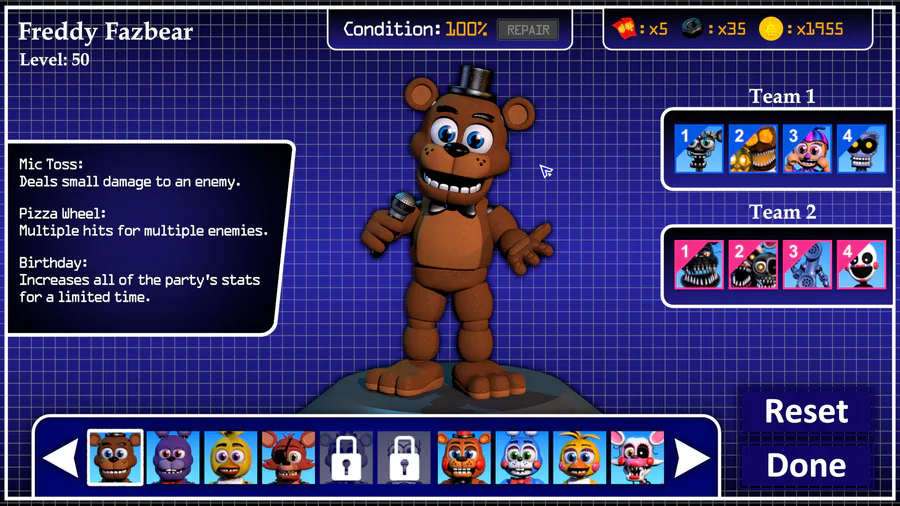The height and width of the screenshot is (506, 900).
Task: Pick the Toy Chica portrait
Action: (x=580, y=458)
